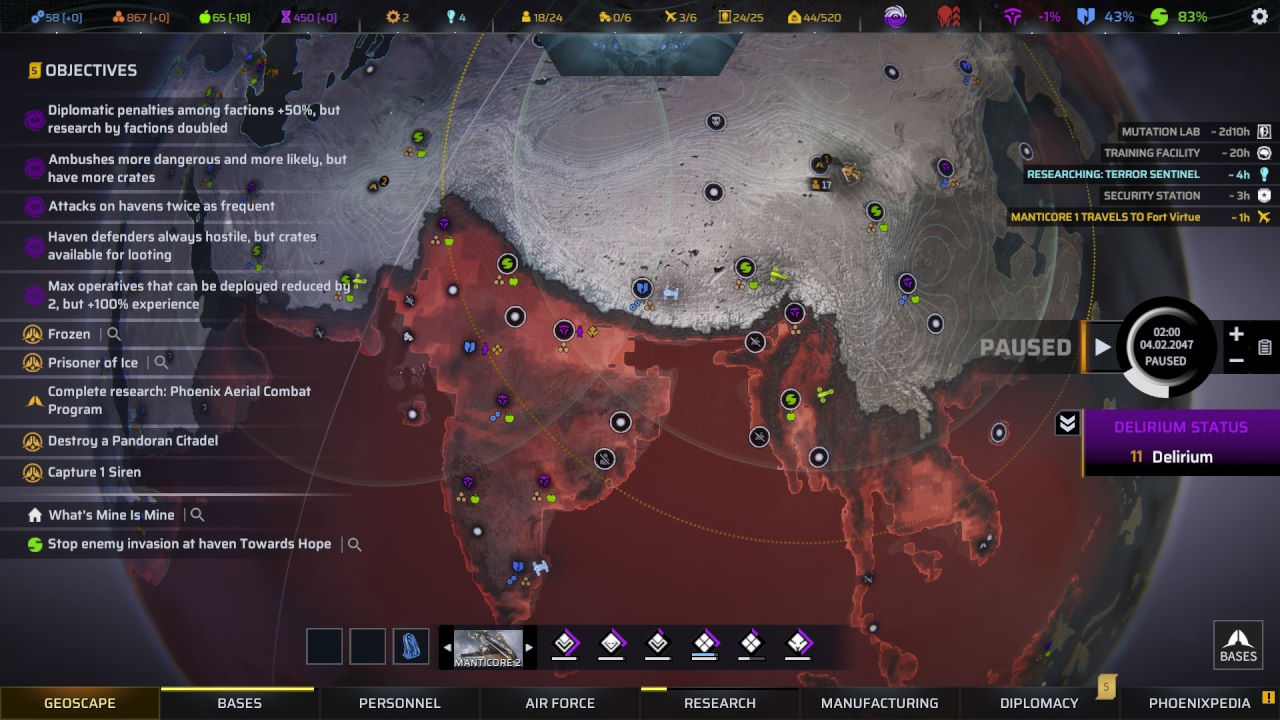
Task: Open settings with the gear icon
Action: pyautogui.click(x=1259, y=17)
